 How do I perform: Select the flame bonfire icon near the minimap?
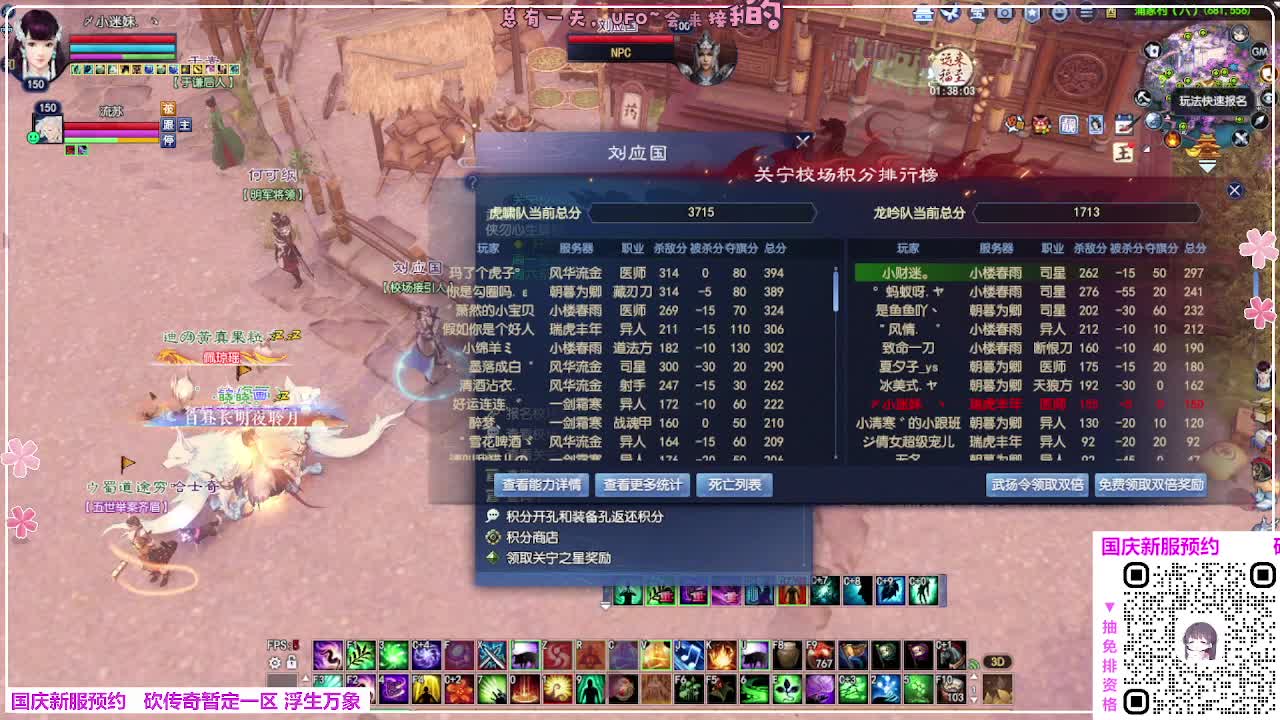click(x=1174, y=140)
